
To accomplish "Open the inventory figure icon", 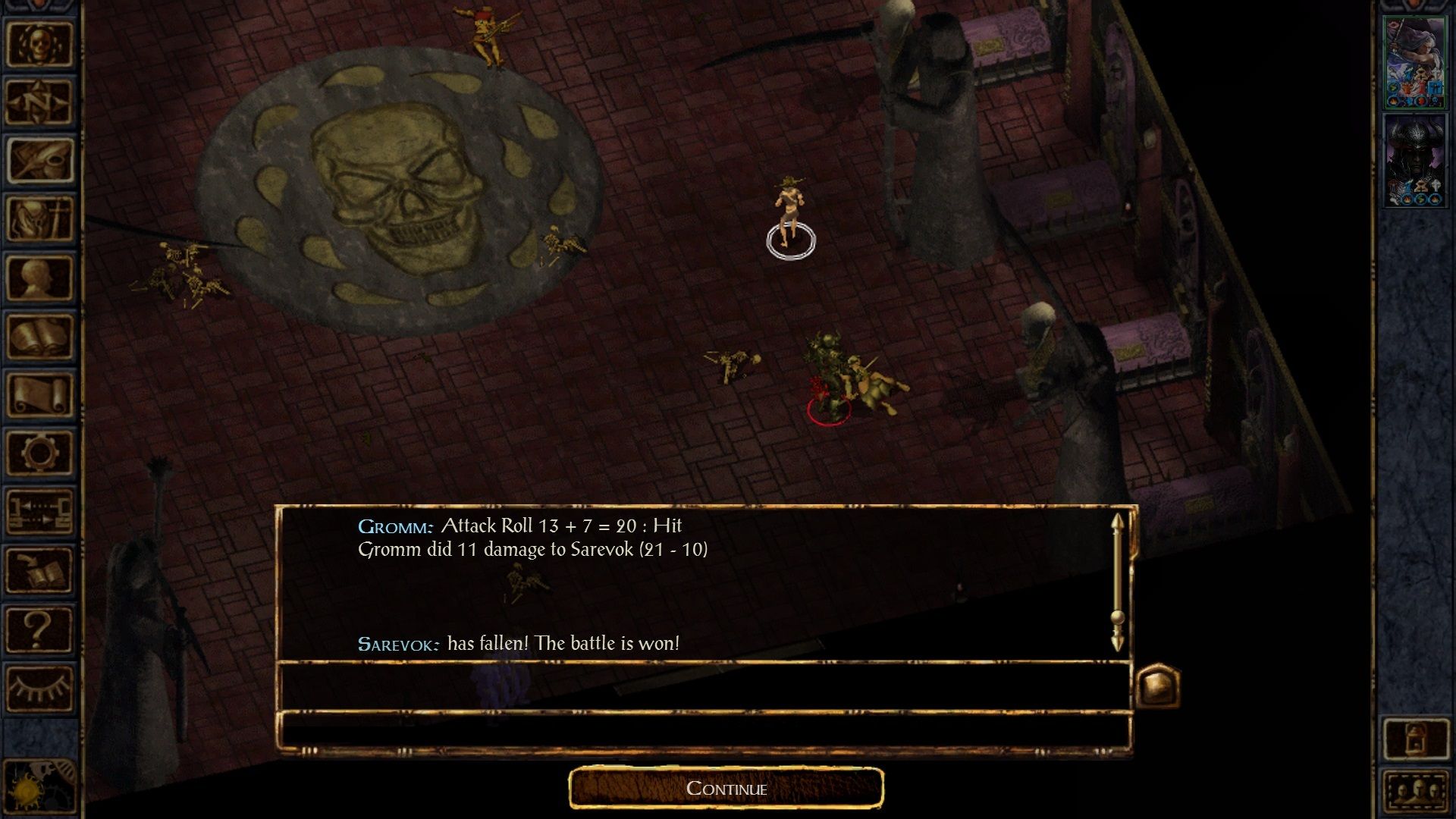I will point(39,218).
